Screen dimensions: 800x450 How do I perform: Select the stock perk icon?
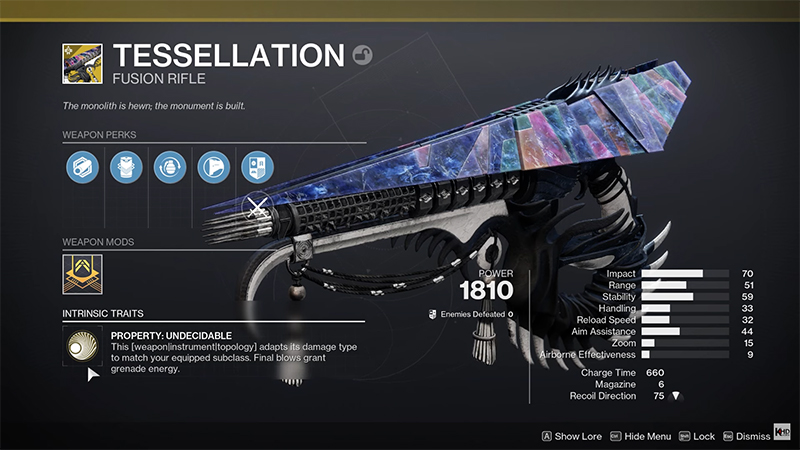[x=214, y=167]
